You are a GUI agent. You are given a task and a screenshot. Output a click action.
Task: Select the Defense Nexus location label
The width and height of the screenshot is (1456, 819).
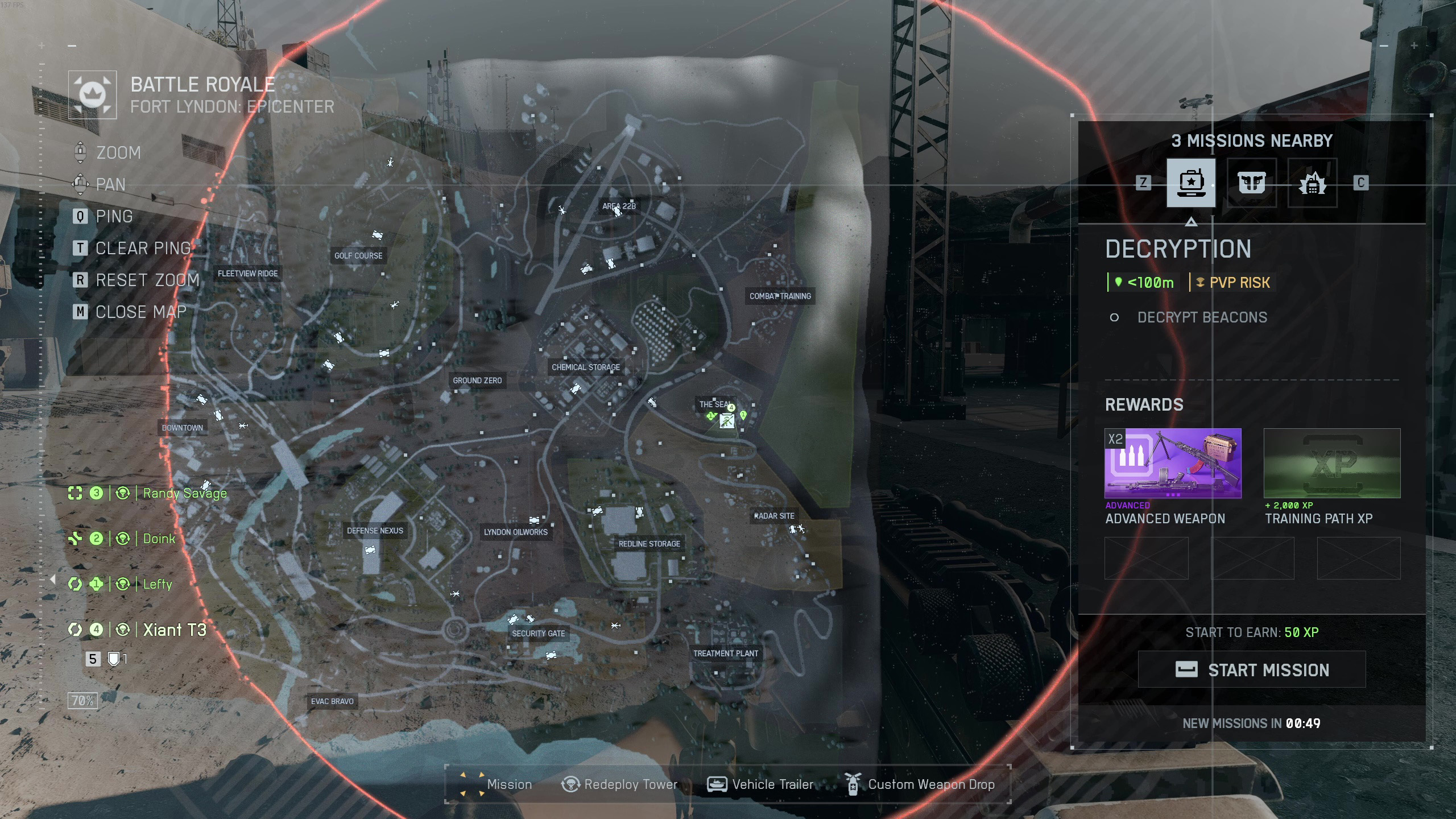click(x=375, y=531)
